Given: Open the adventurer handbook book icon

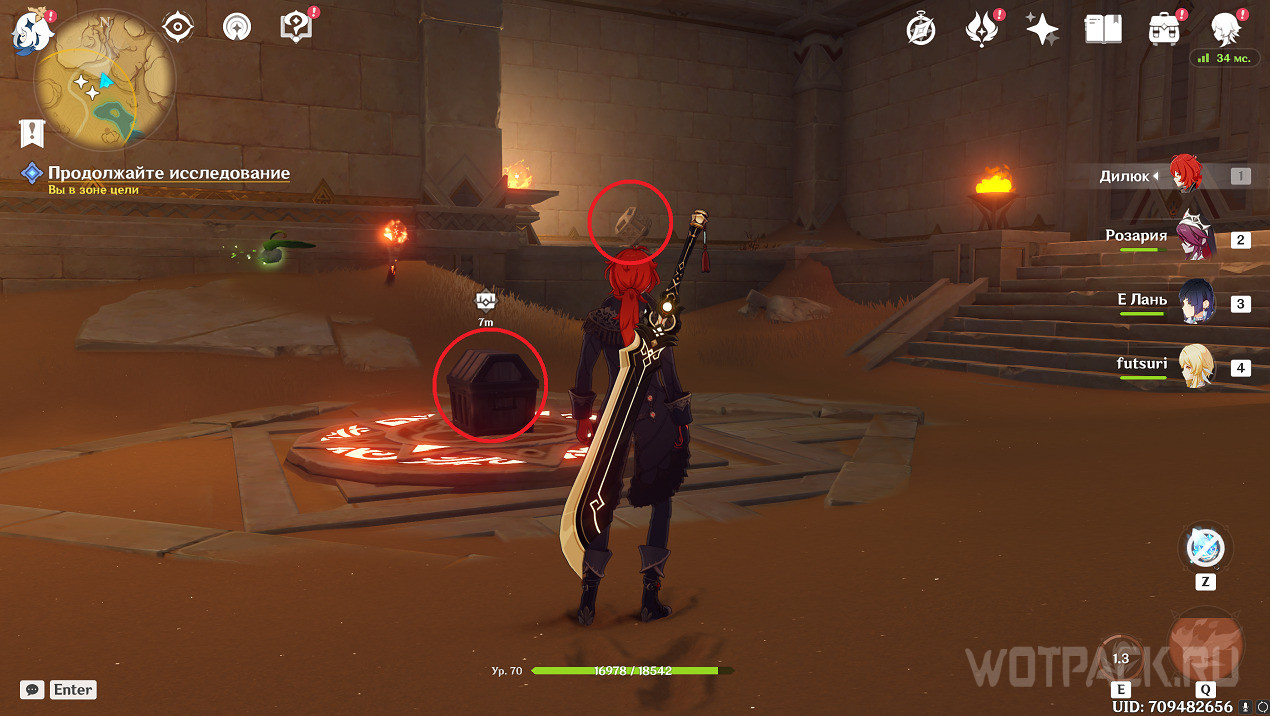Looking at the screenshot, I should (x=1103, y=30).
